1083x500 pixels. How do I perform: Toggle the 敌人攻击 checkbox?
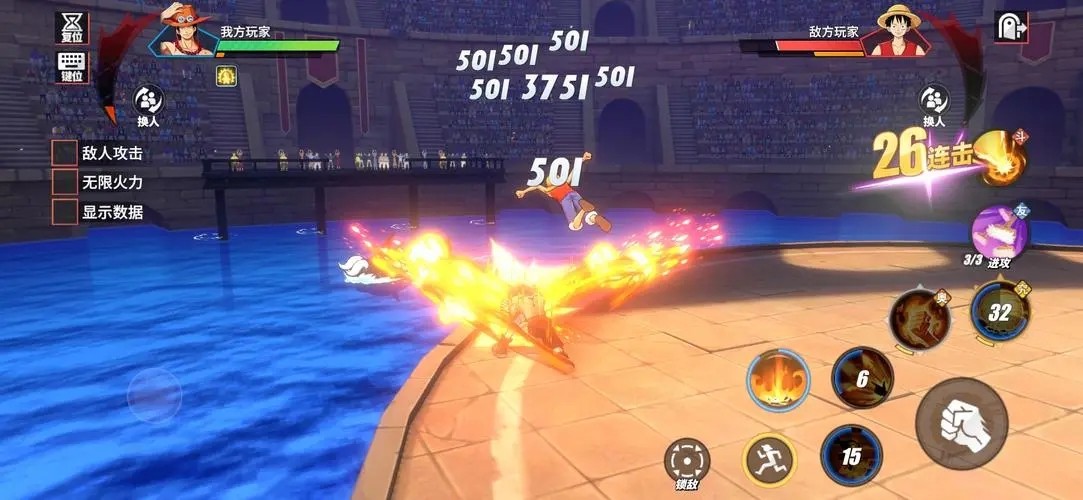pos(66,153)
